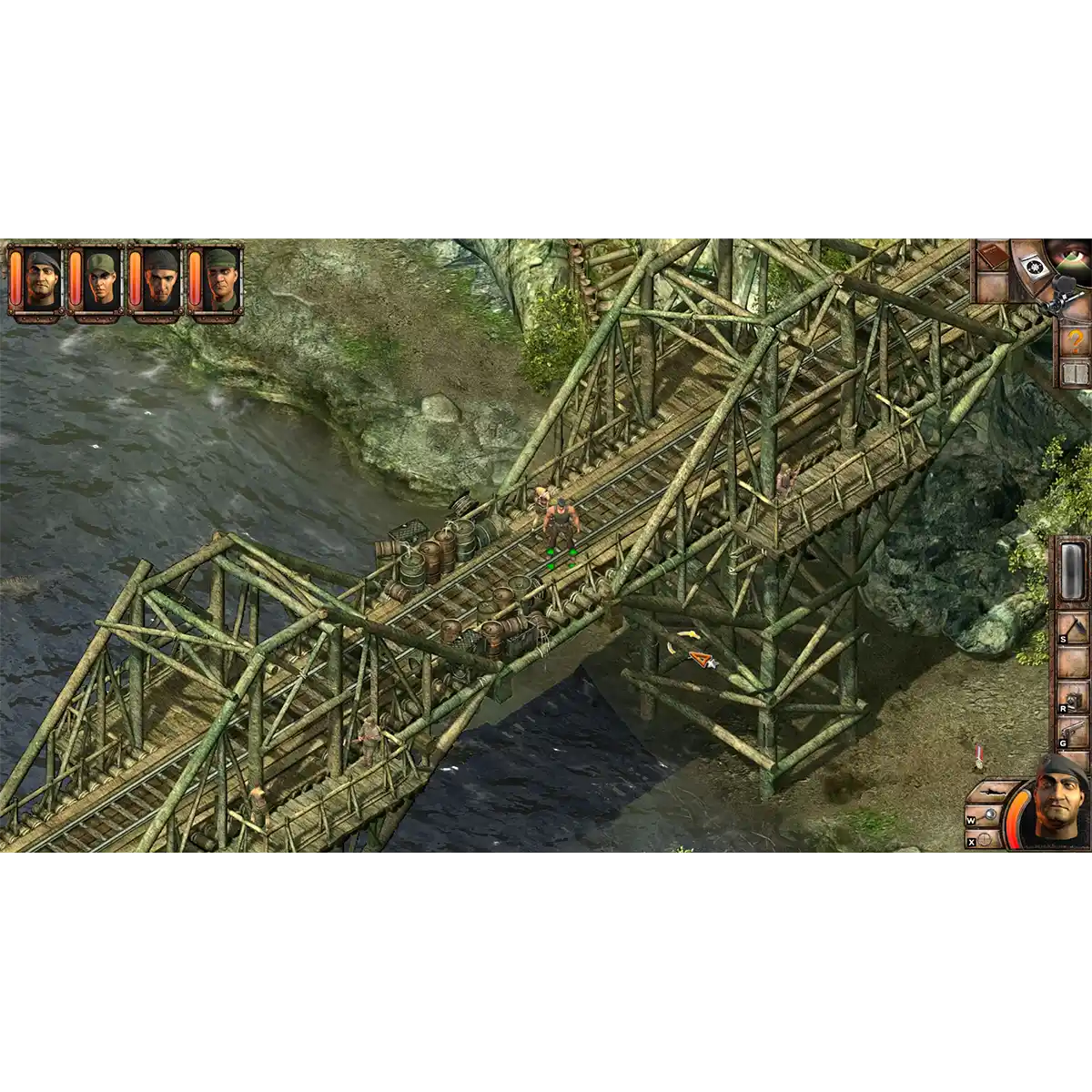Screen dimensions: 1092x1092
Task: Open the grey split-window view button
Action: pos(1075,375)
